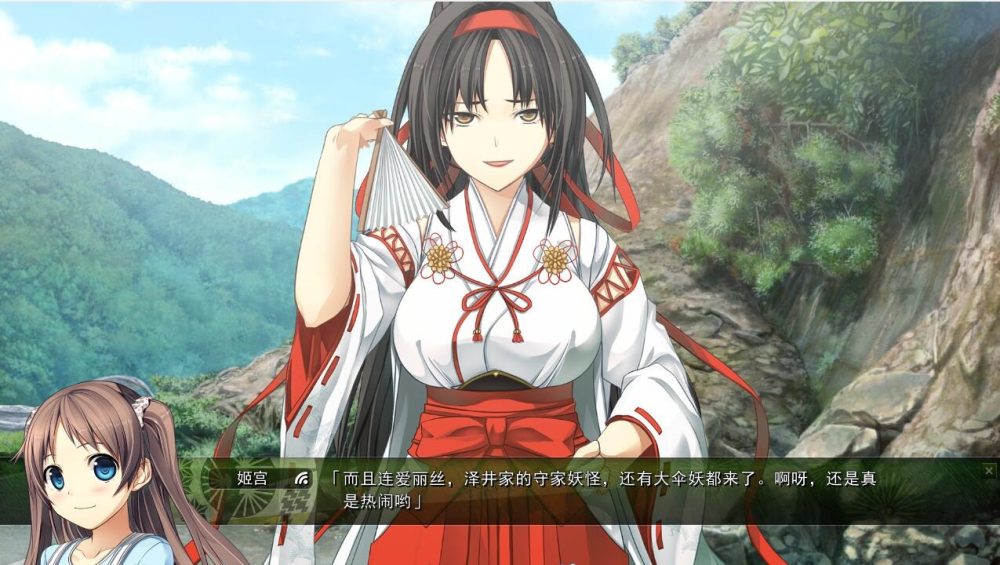
Task: Hide the dialogue box with the X button
Action: click(989, 469)
